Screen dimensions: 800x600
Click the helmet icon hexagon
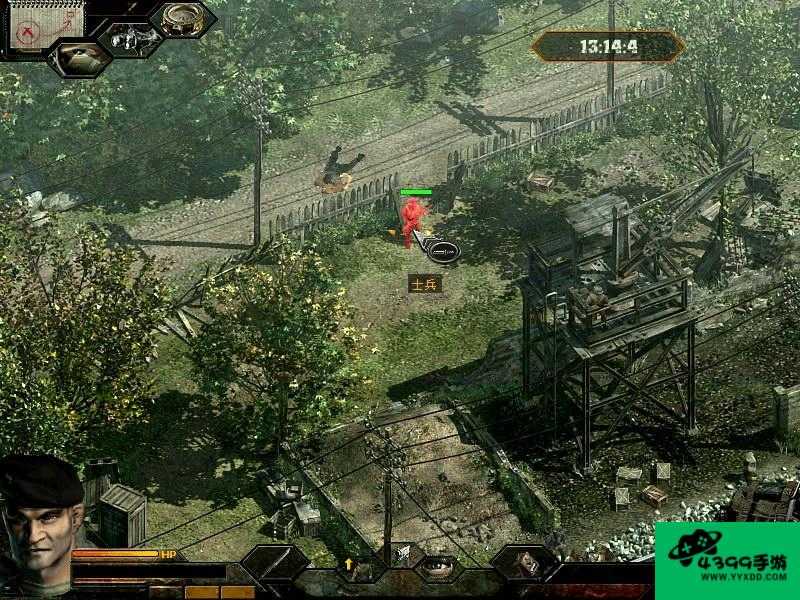[78, 56]
